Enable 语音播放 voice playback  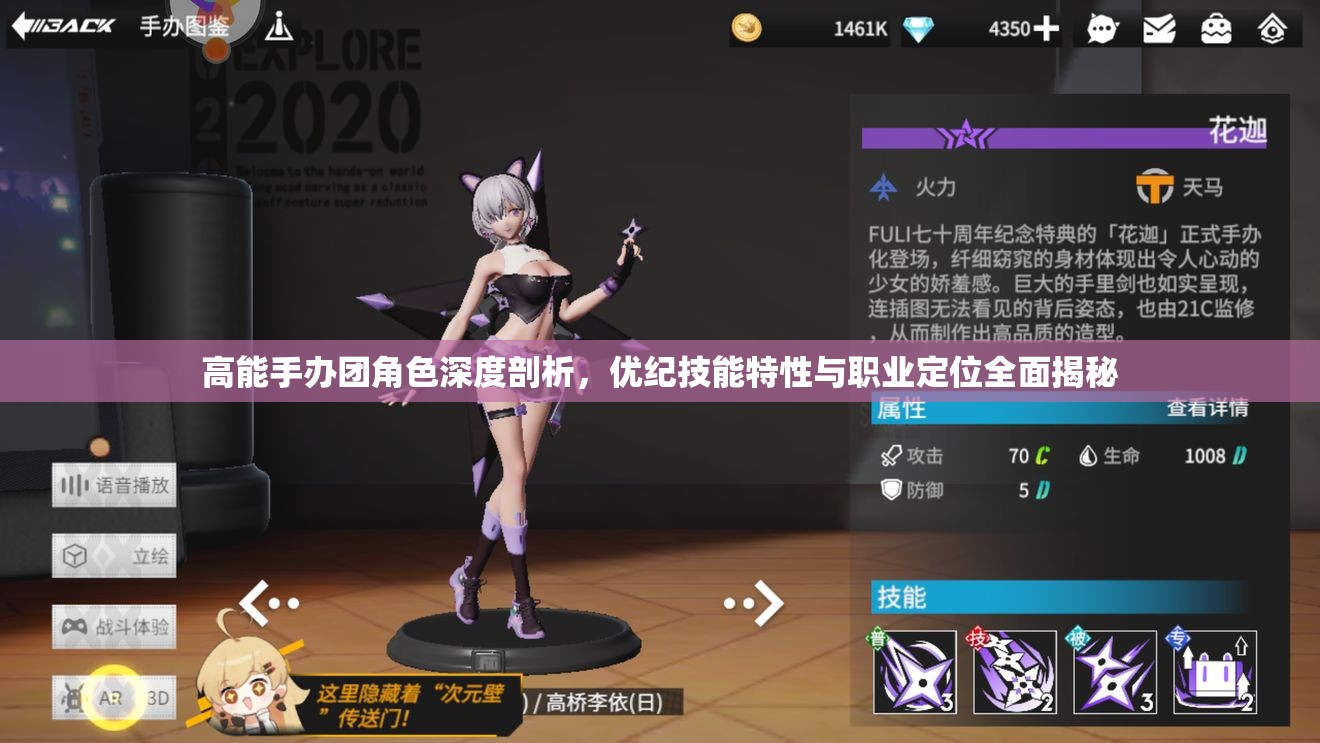coord(115,486)
